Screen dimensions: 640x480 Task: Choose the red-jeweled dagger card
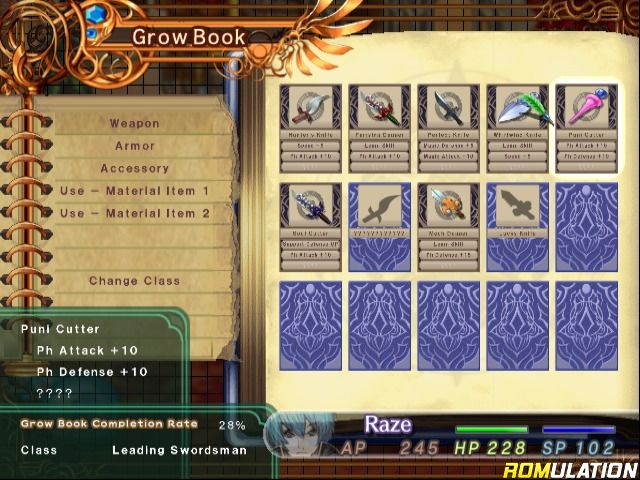[x=379, y=127]
